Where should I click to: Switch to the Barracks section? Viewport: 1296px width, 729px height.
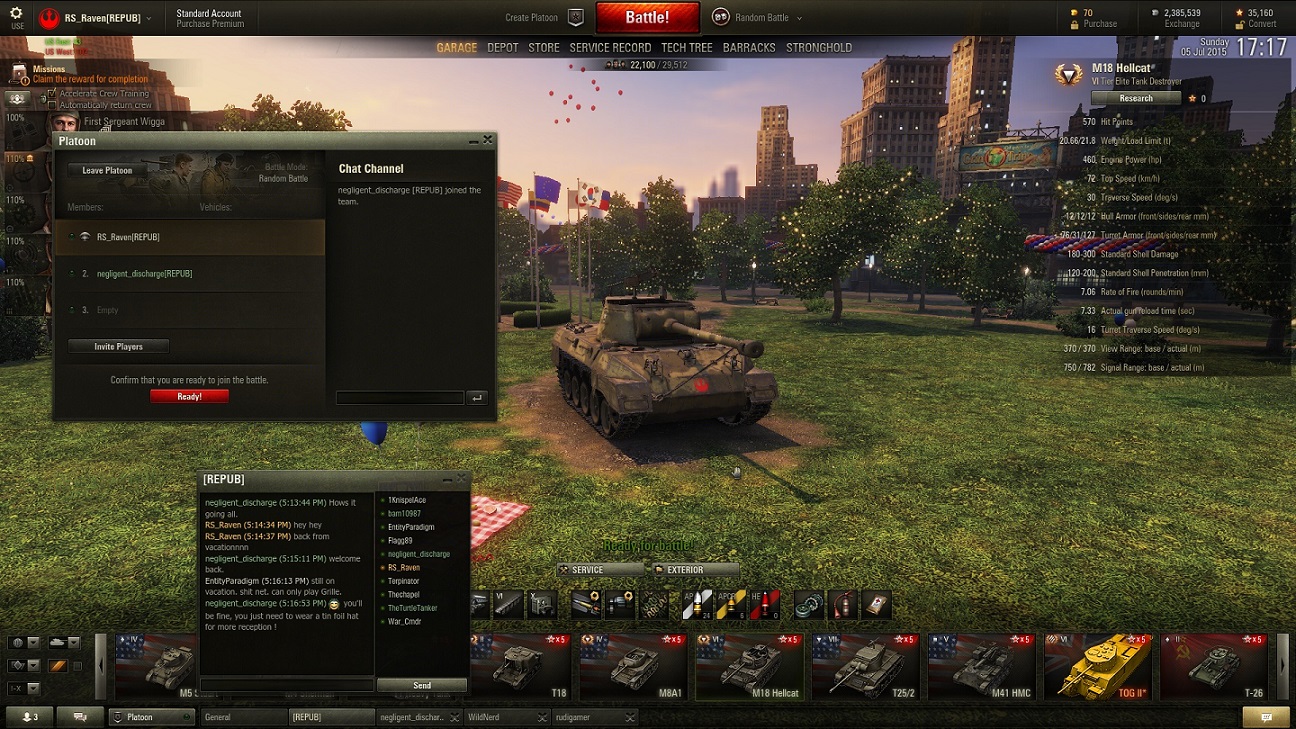pos(748,47)
